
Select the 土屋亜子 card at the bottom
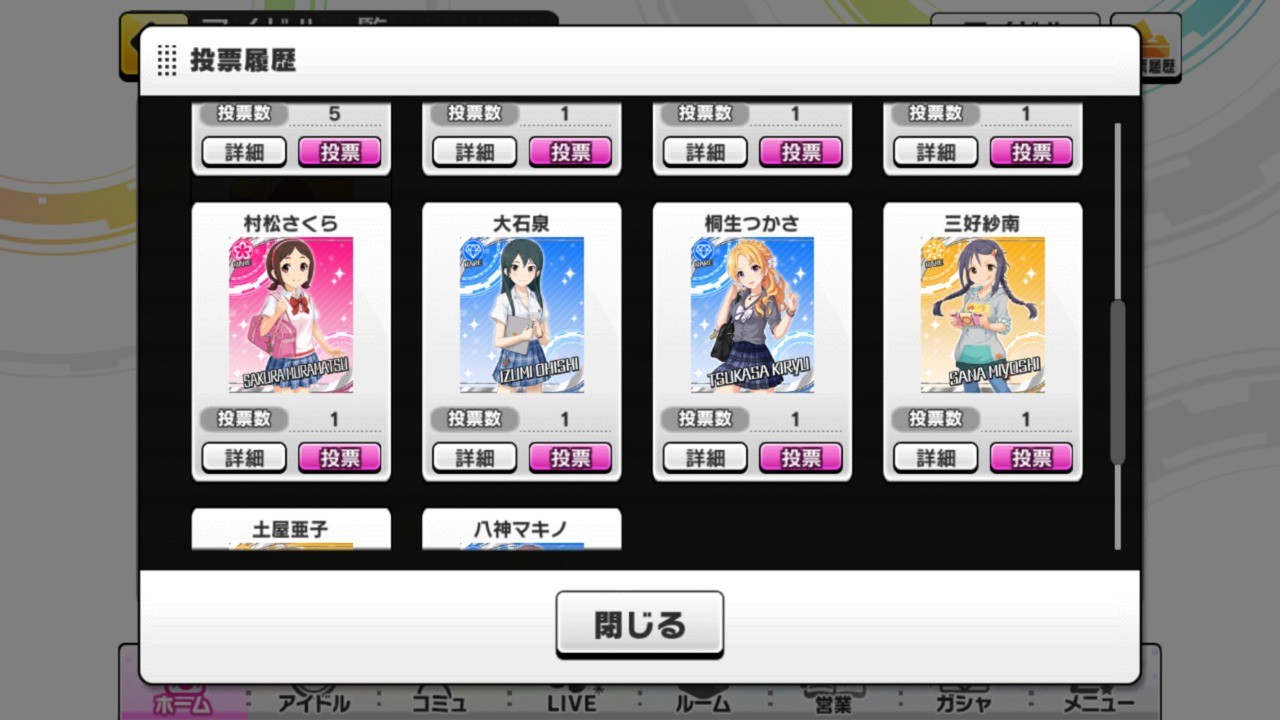click(291, 529)
